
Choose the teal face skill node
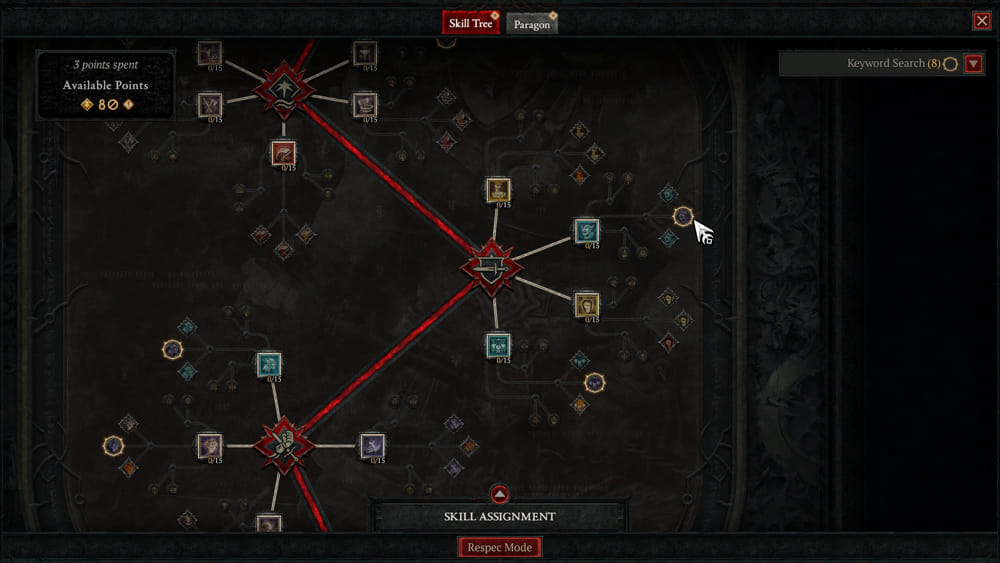[587, 231]
